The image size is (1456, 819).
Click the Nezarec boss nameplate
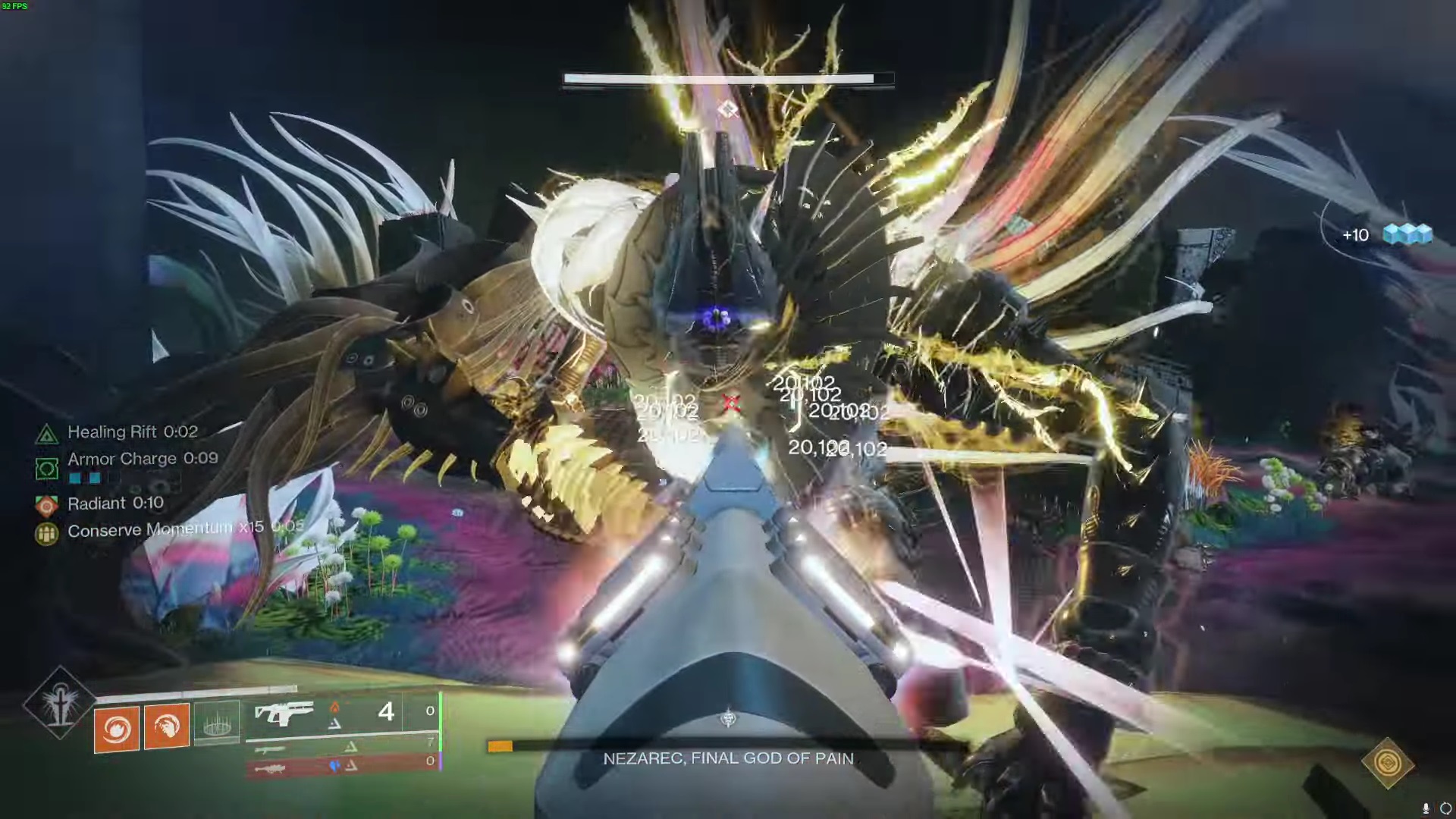tap(728, 758)
